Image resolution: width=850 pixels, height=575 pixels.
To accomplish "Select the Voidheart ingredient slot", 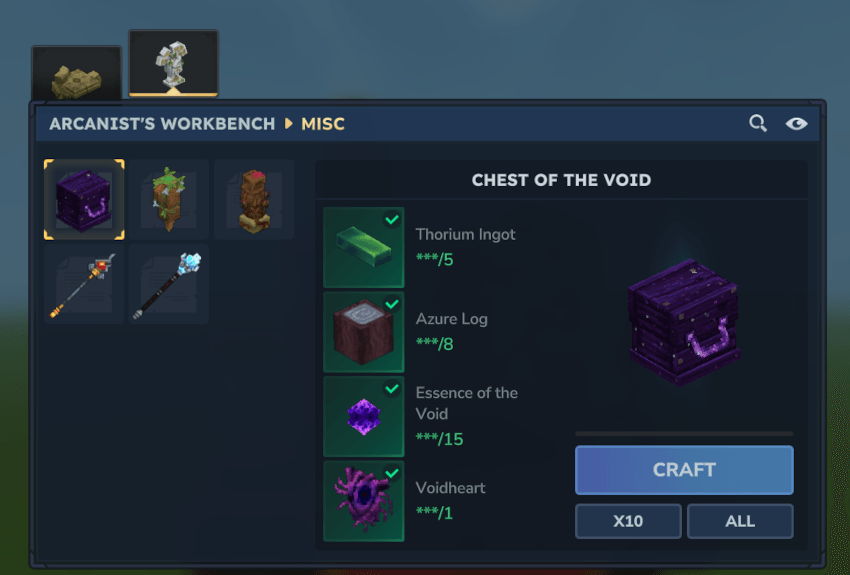I will tap(364, 500).
